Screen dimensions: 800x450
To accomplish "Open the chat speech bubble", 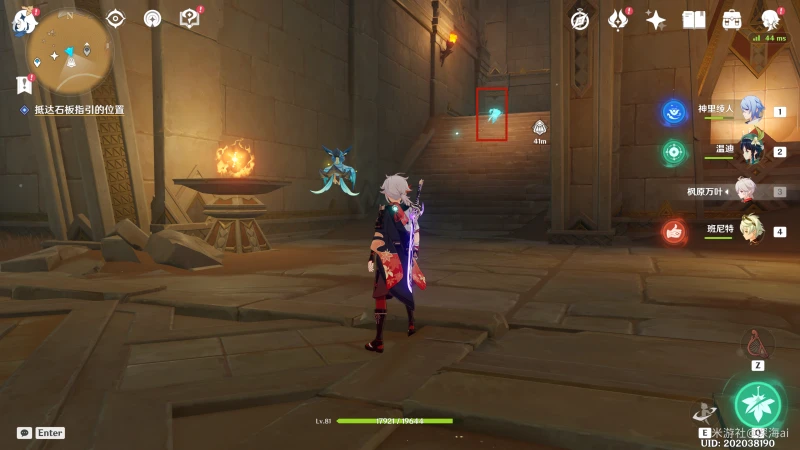I will click(x=24, y=433).
